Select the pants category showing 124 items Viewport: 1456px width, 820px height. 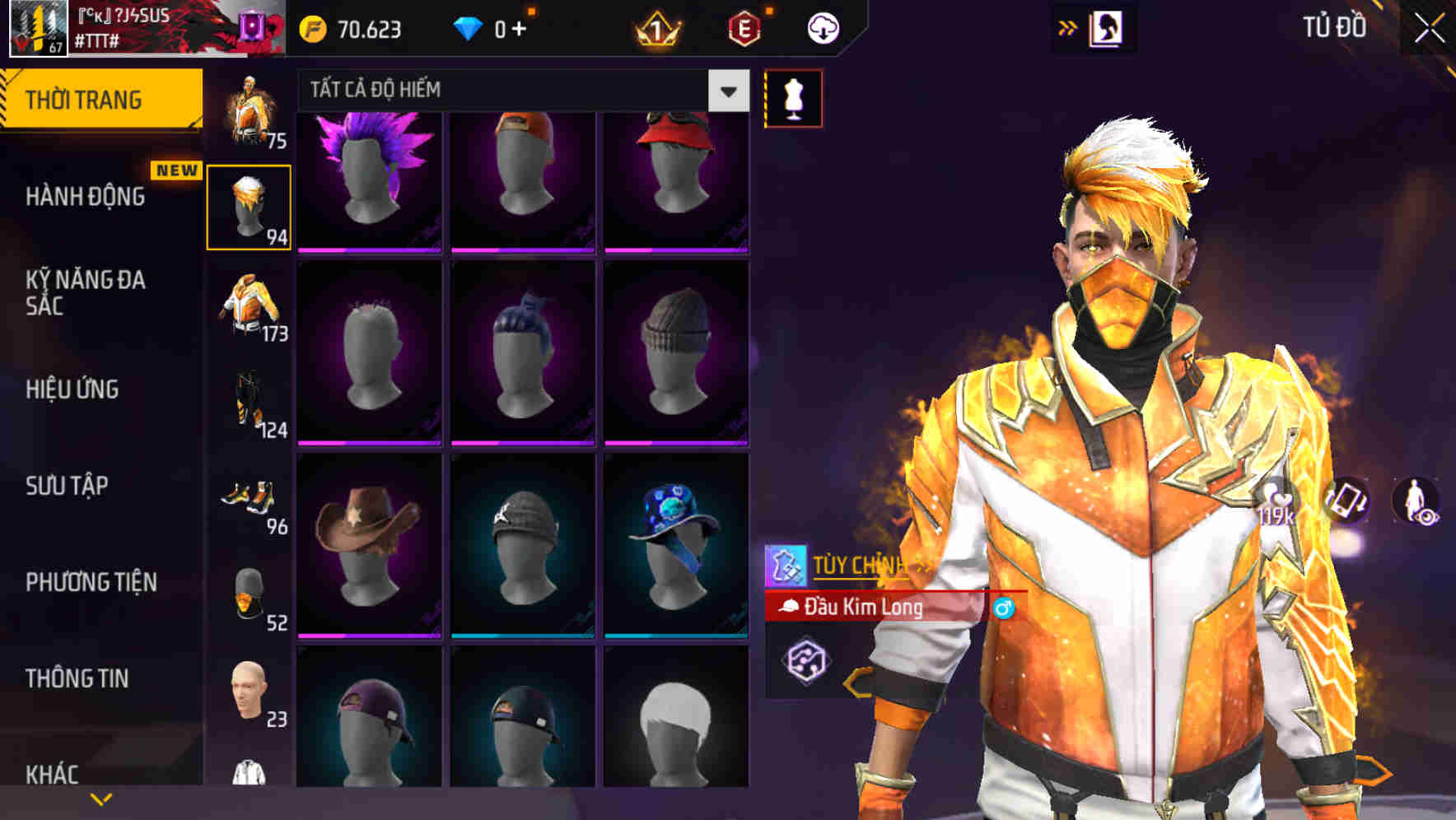250,403
